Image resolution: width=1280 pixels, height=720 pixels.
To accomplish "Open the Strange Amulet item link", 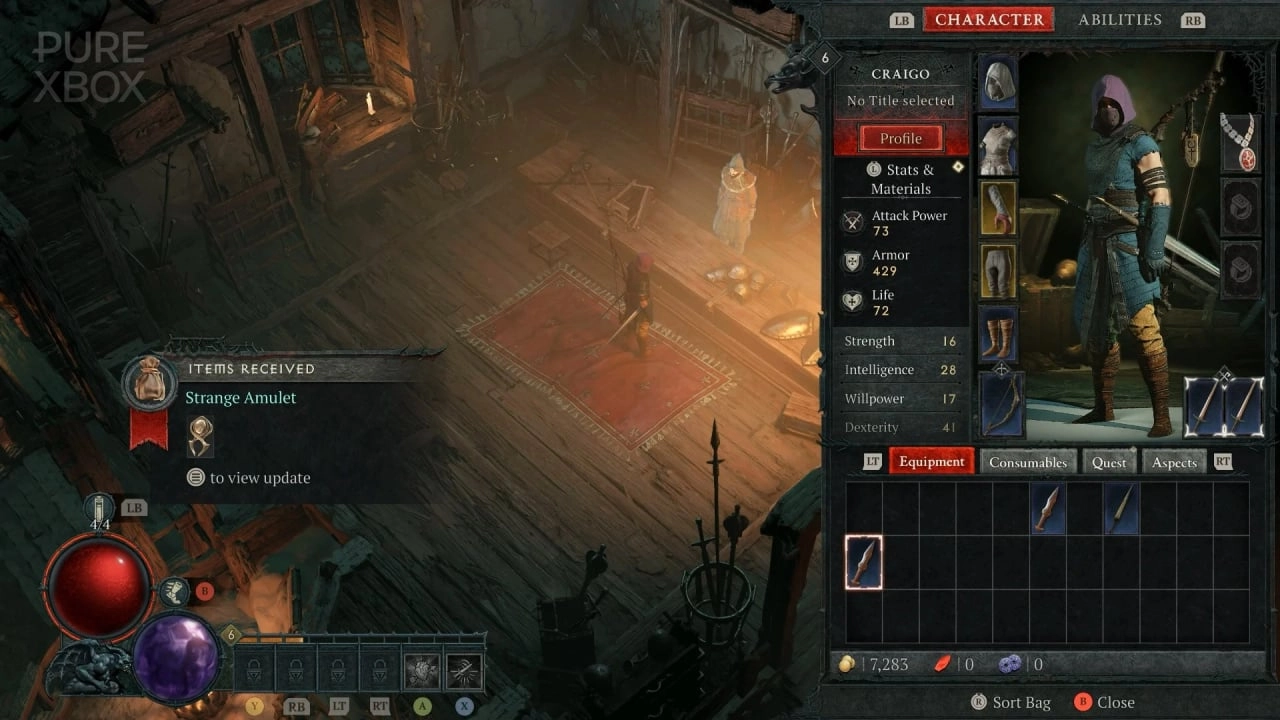I will pyautogui.click(x=240, y=397).
